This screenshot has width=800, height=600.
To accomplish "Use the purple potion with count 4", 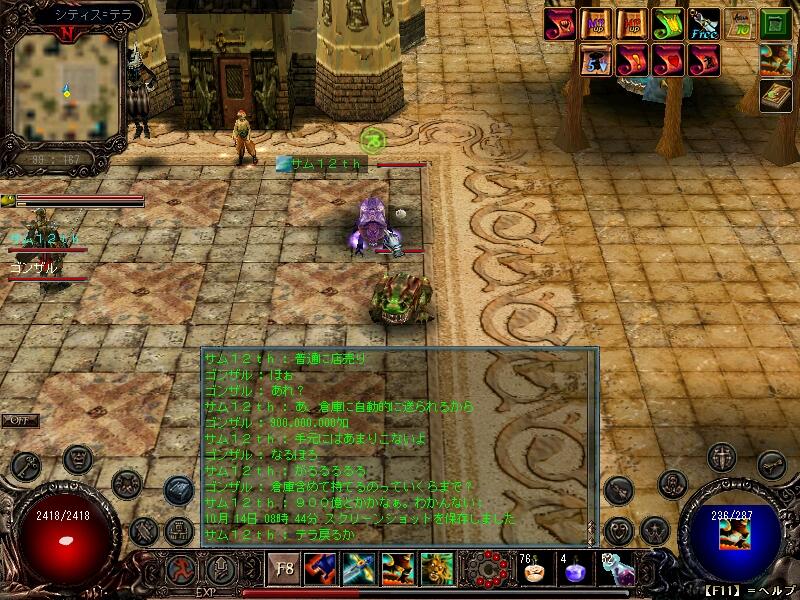I will tap(575, 572).
